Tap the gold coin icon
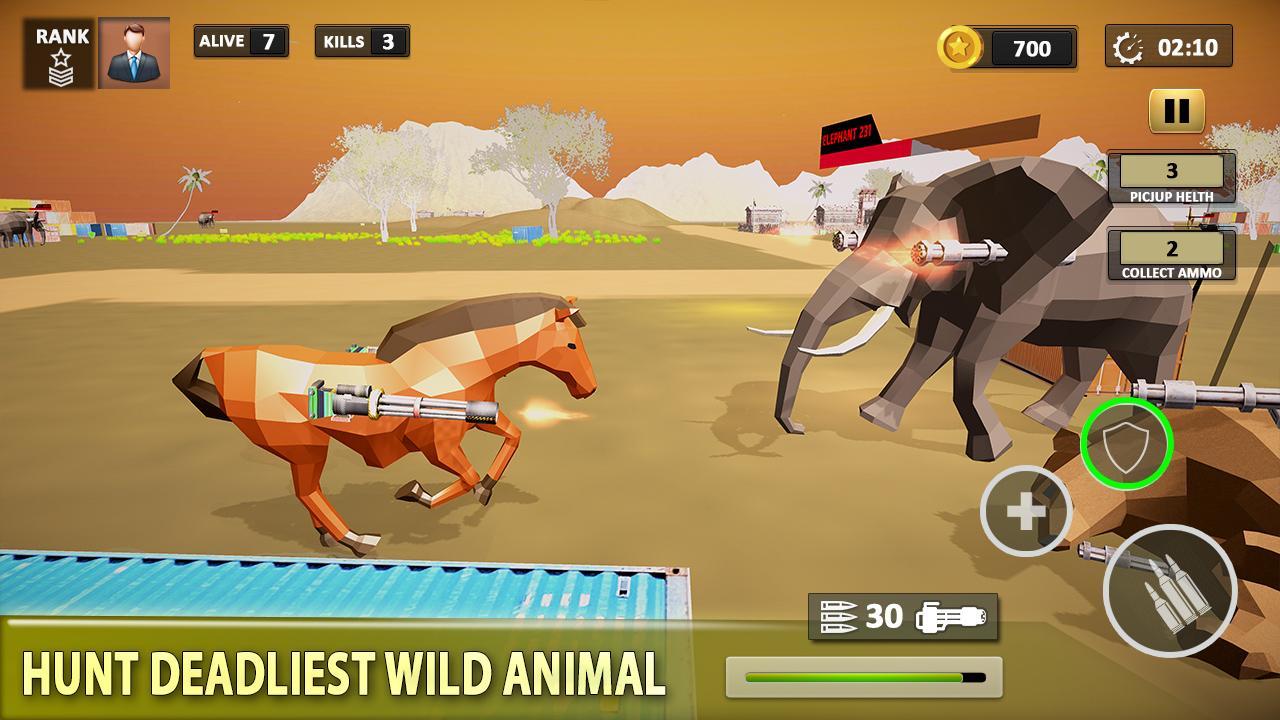This screenshot has height=720, width=1280. [963, 47]
